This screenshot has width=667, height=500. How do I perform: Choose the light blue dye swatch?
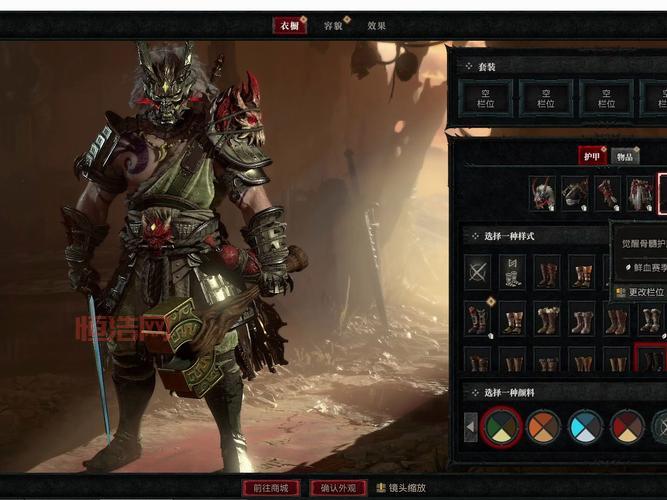[x=586, y=427]
